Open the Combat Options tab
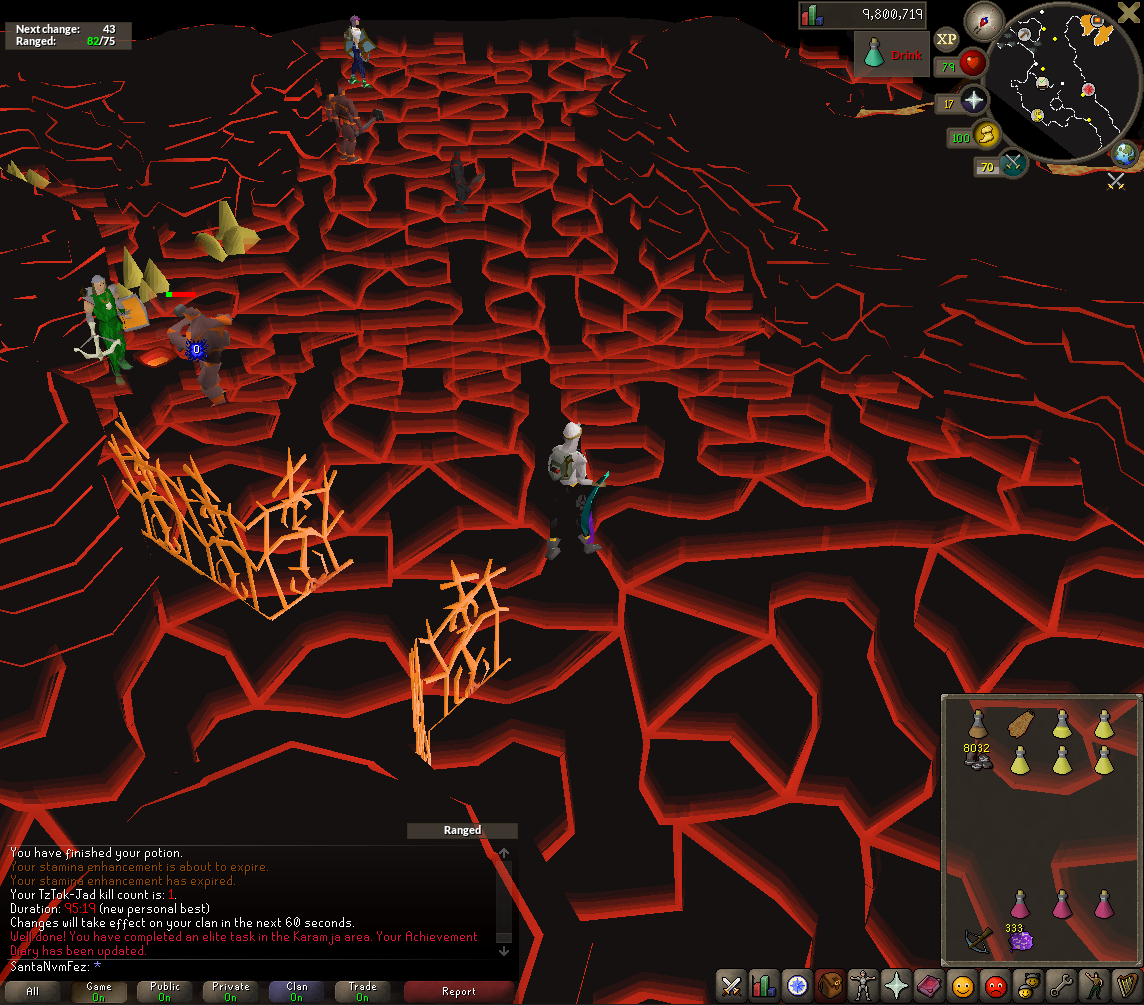 [x=731, y=985]
